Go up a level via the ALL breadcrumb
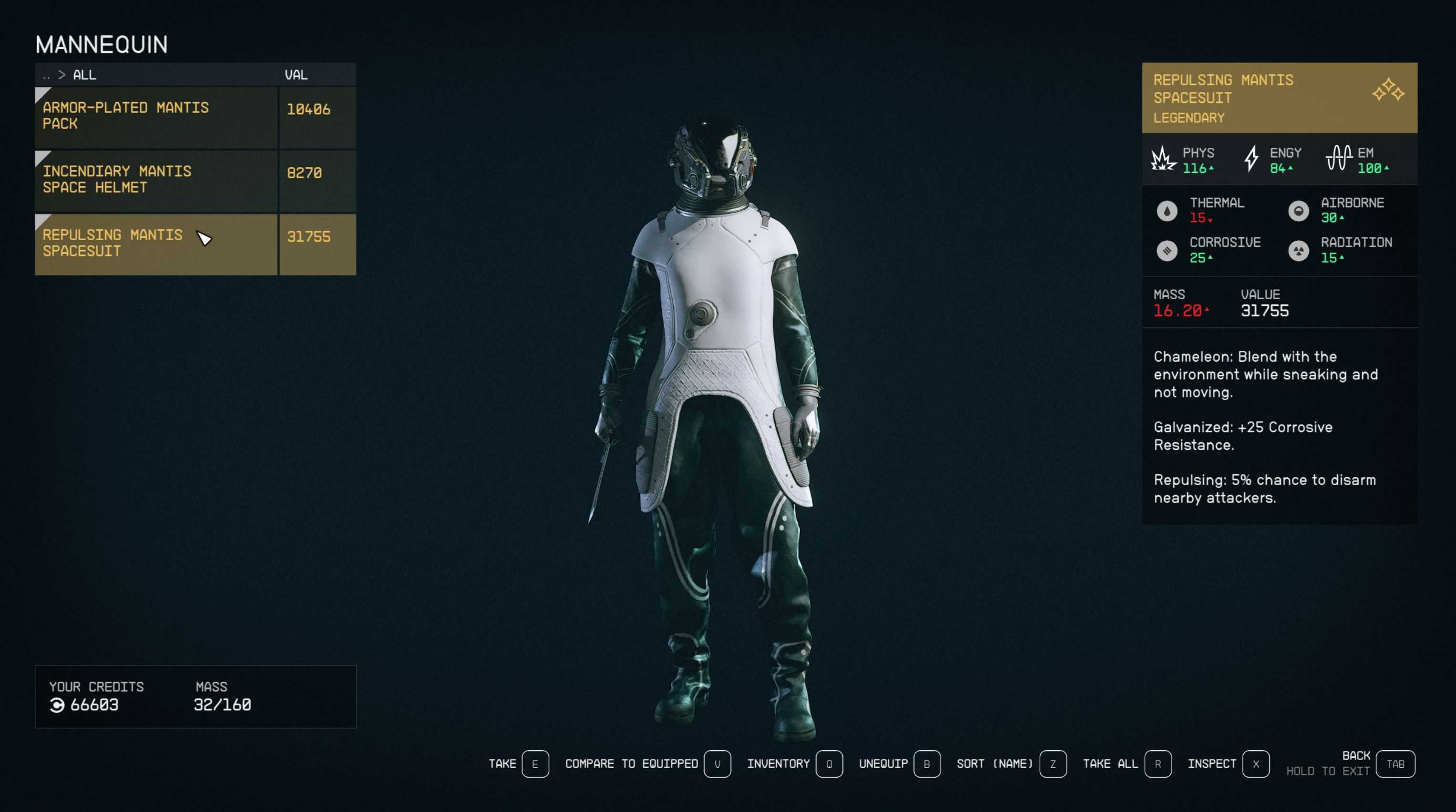Viewport: 1456px width, 812px height. [84, 75]
